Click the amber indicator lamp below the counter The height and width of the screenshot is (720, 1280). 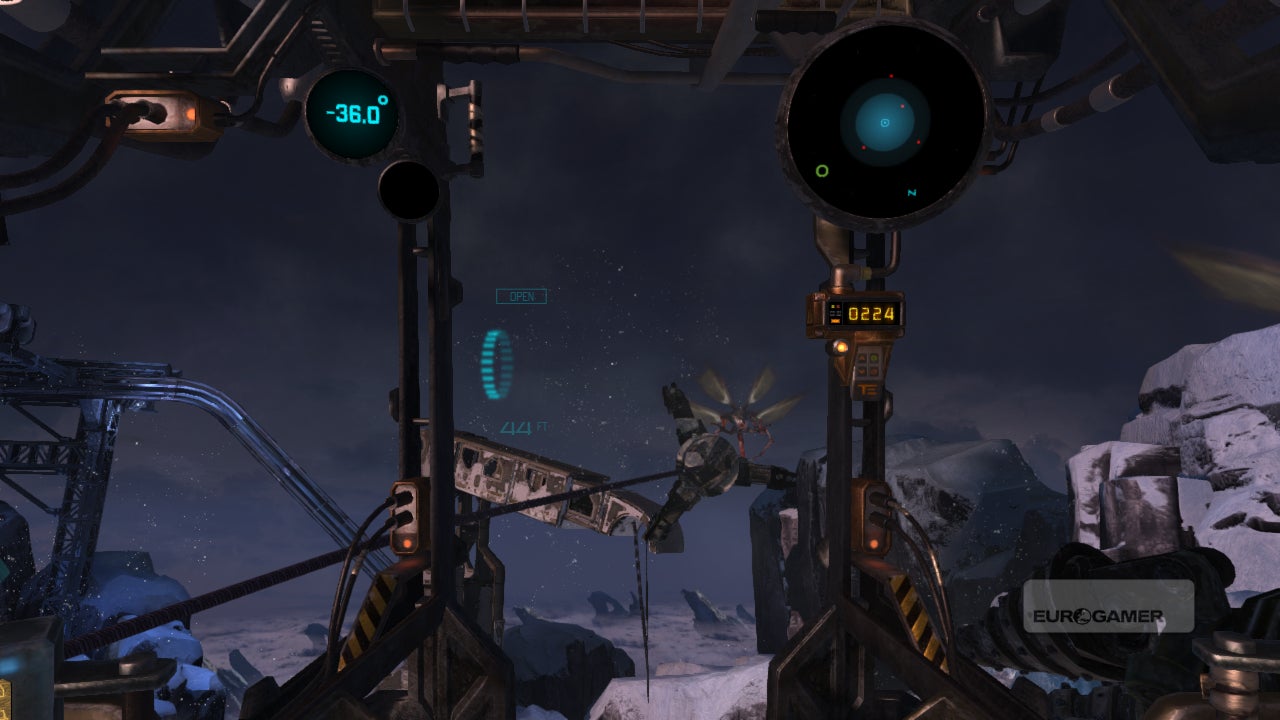[x=841, y=347]
